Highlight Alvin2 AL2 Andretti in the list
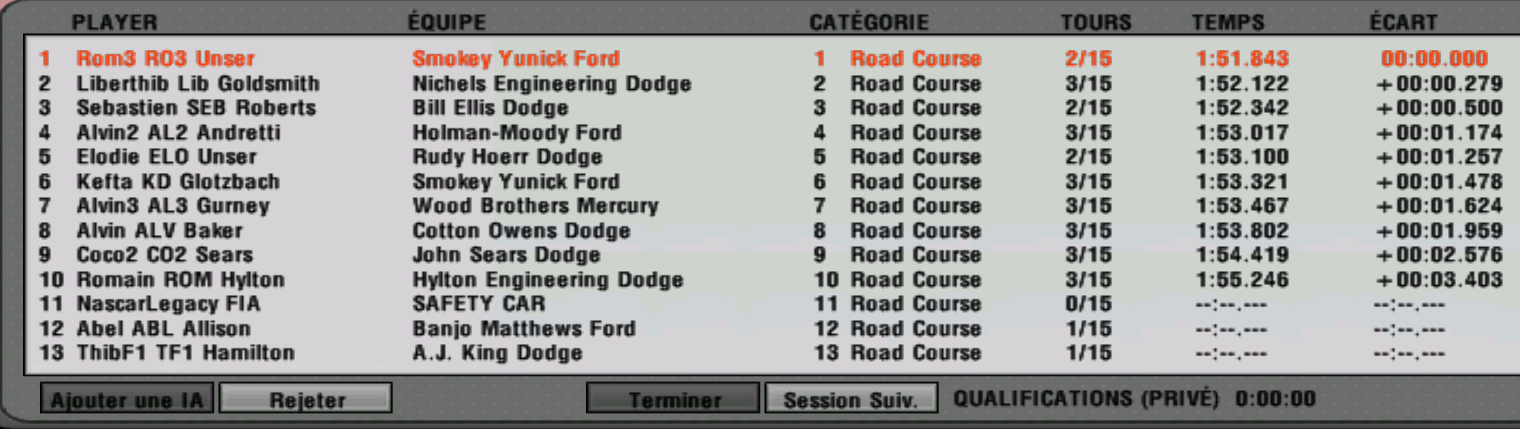 [178, 133]
